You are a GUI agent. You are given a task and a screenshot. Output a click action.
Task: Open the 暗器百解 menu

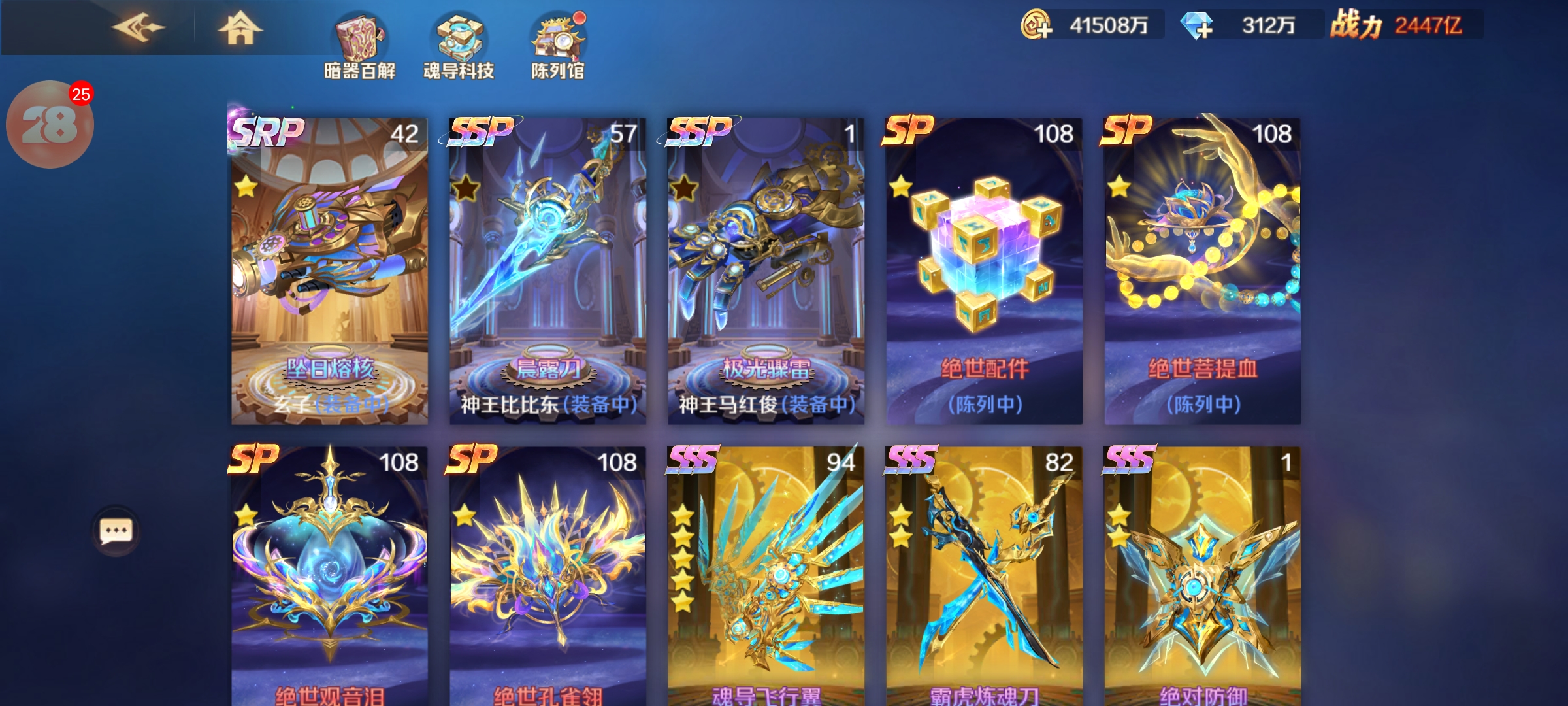point(360,46)
